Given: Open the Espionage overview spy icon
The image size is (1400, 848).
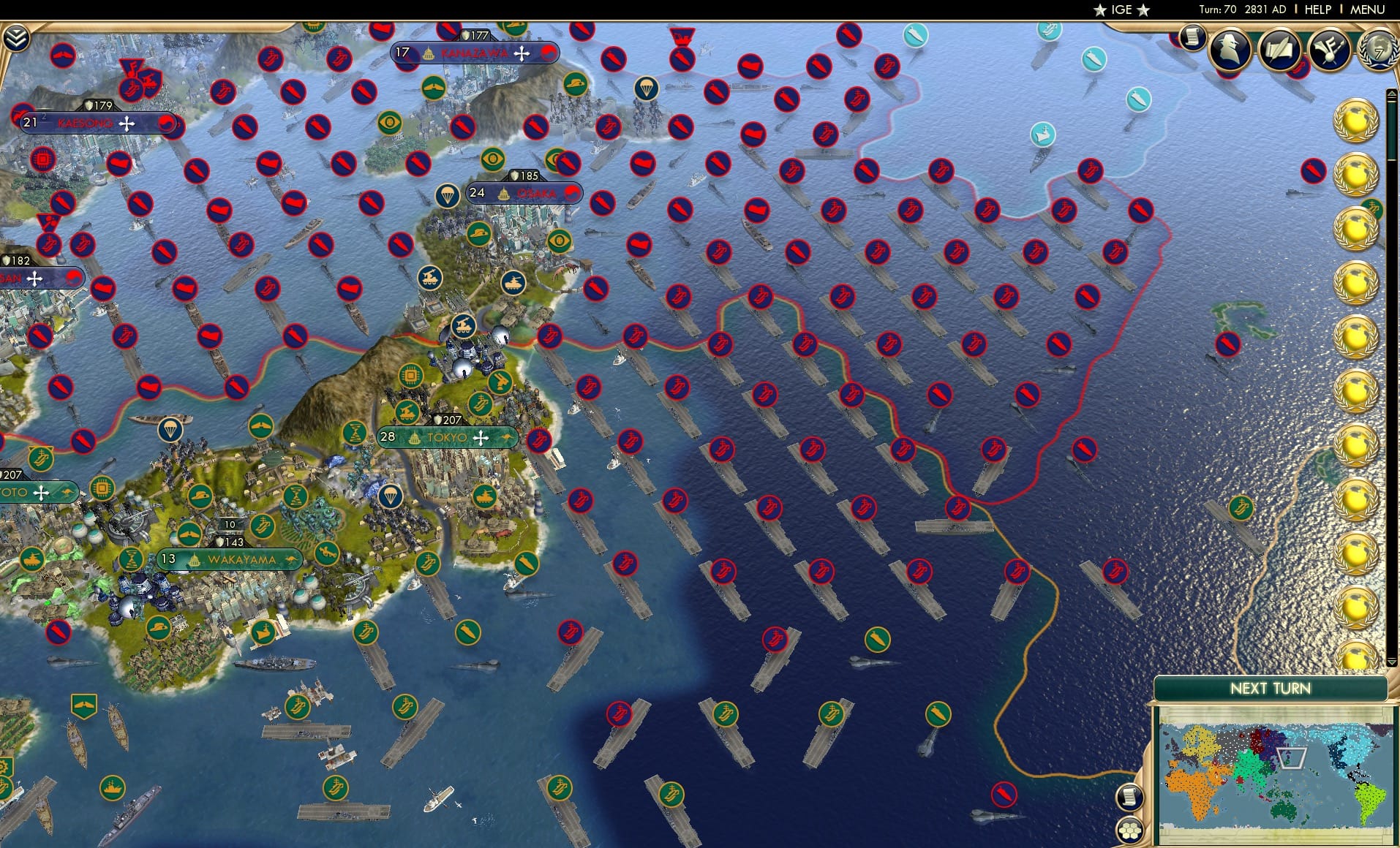Looking at the screenshot, I should [x=1229, y=51].
